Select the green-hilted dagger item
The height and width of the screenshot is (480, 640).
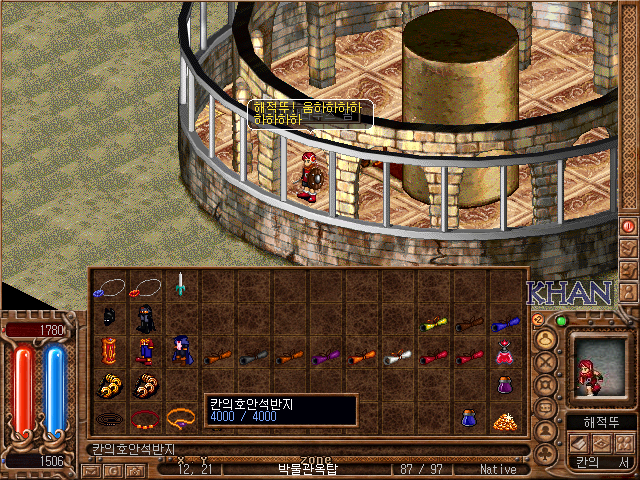tap(180, 286)
